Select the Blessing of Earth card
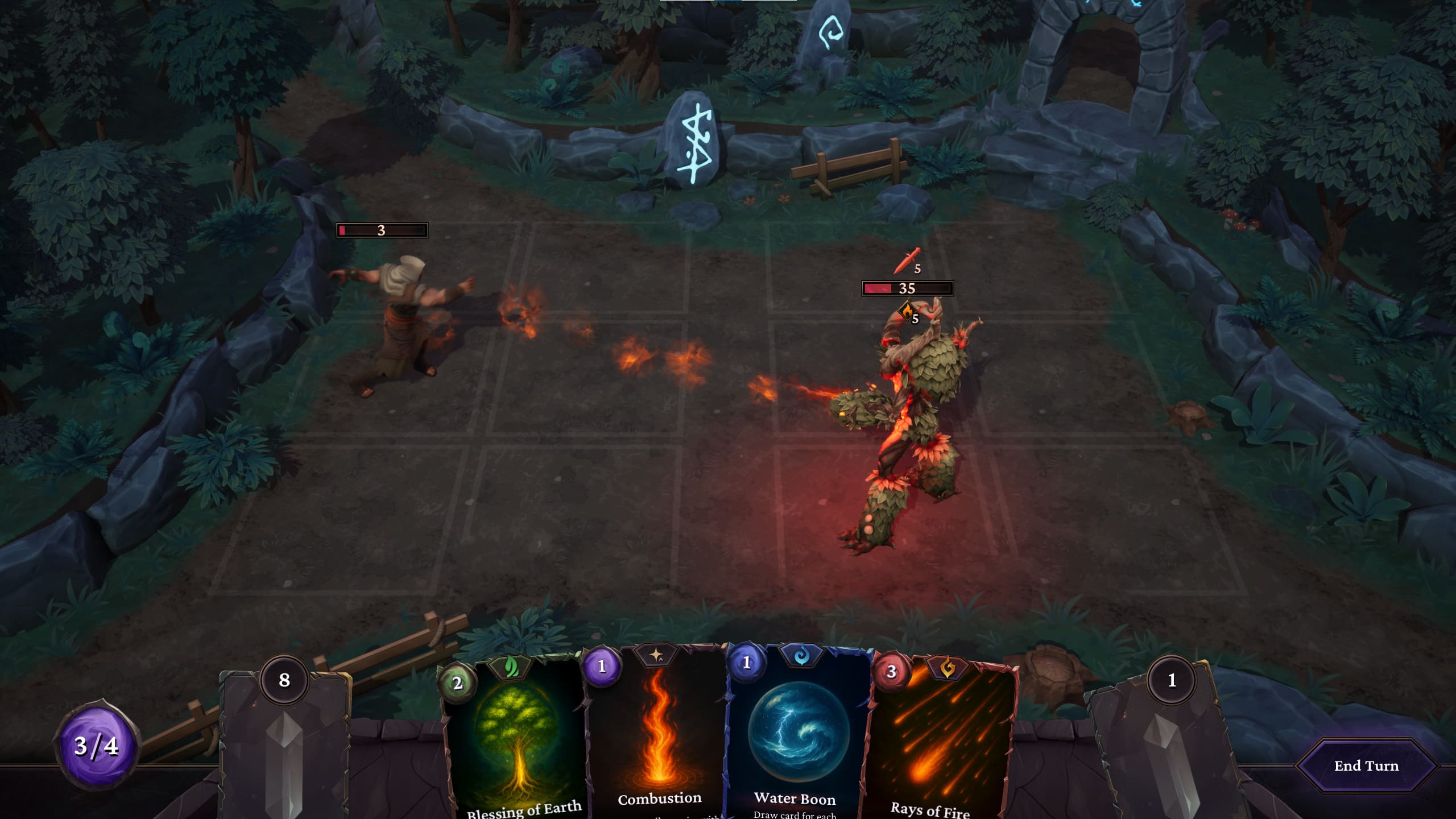This screenshot has height=819, width=1456. (516, 745)
